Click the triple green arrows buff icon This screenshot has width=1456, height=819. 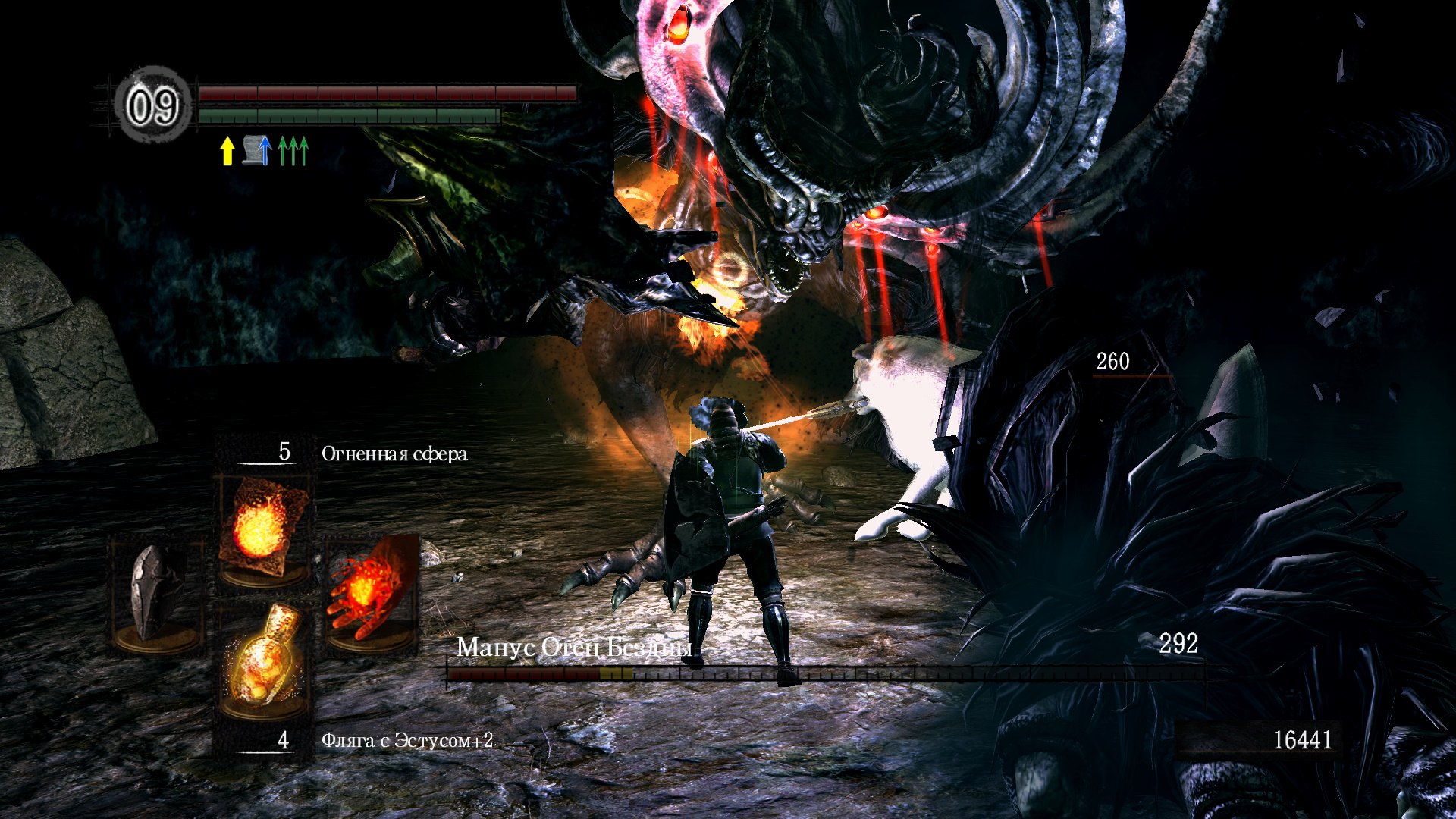[293, 150]
